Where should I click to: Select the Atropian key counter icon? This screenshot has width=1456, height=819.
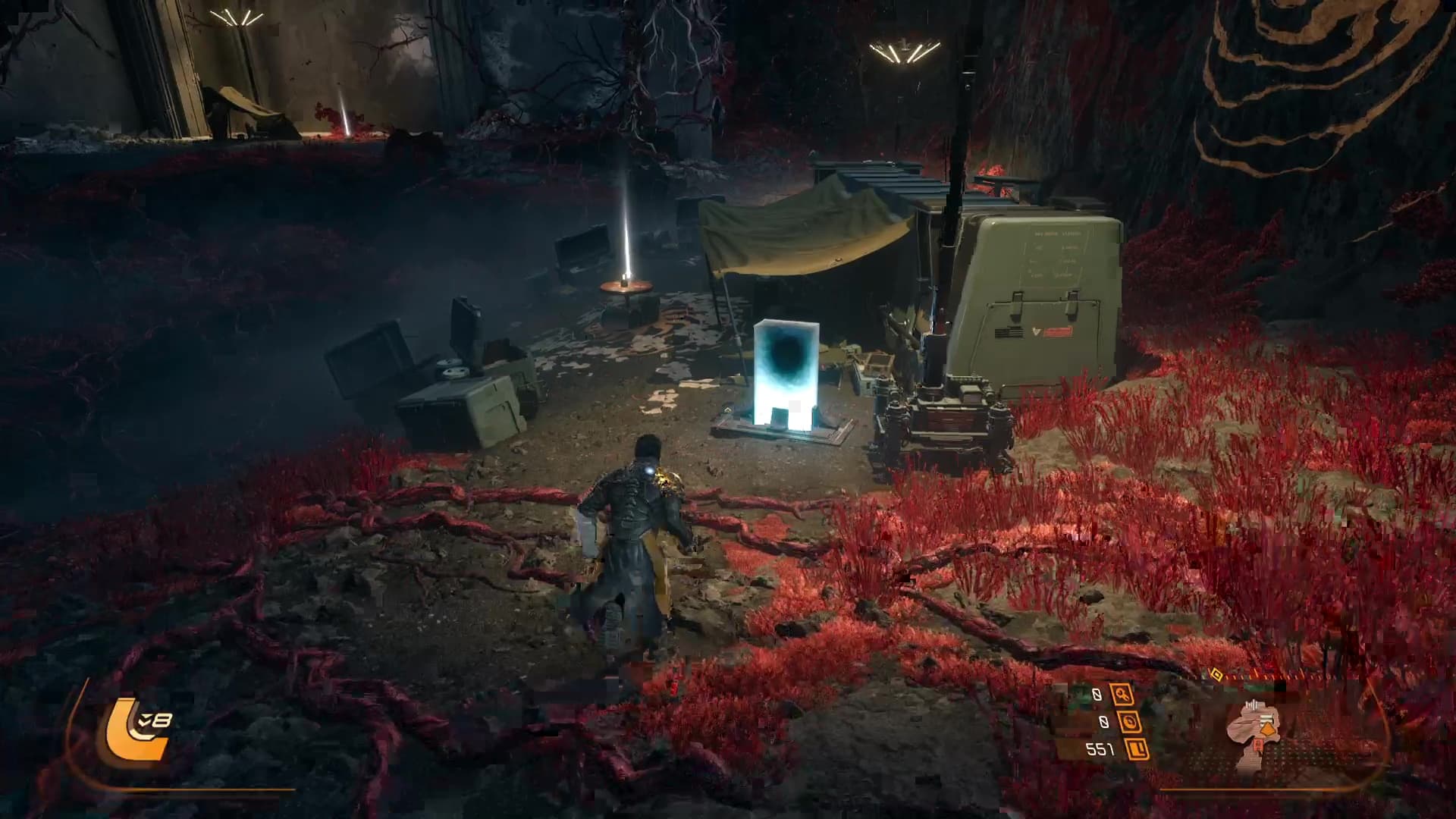1121,694
